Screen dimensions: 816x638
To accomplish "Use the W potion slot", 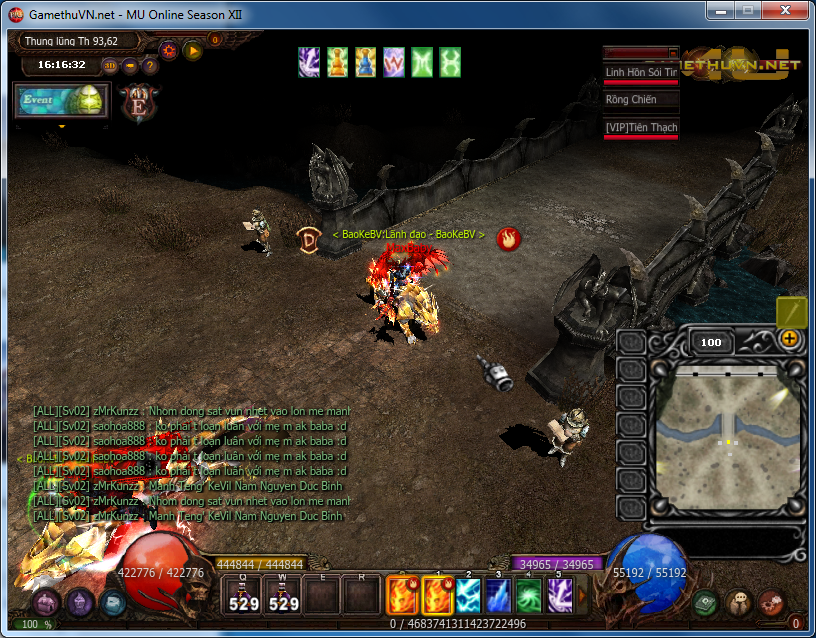I will click(284, 595).
